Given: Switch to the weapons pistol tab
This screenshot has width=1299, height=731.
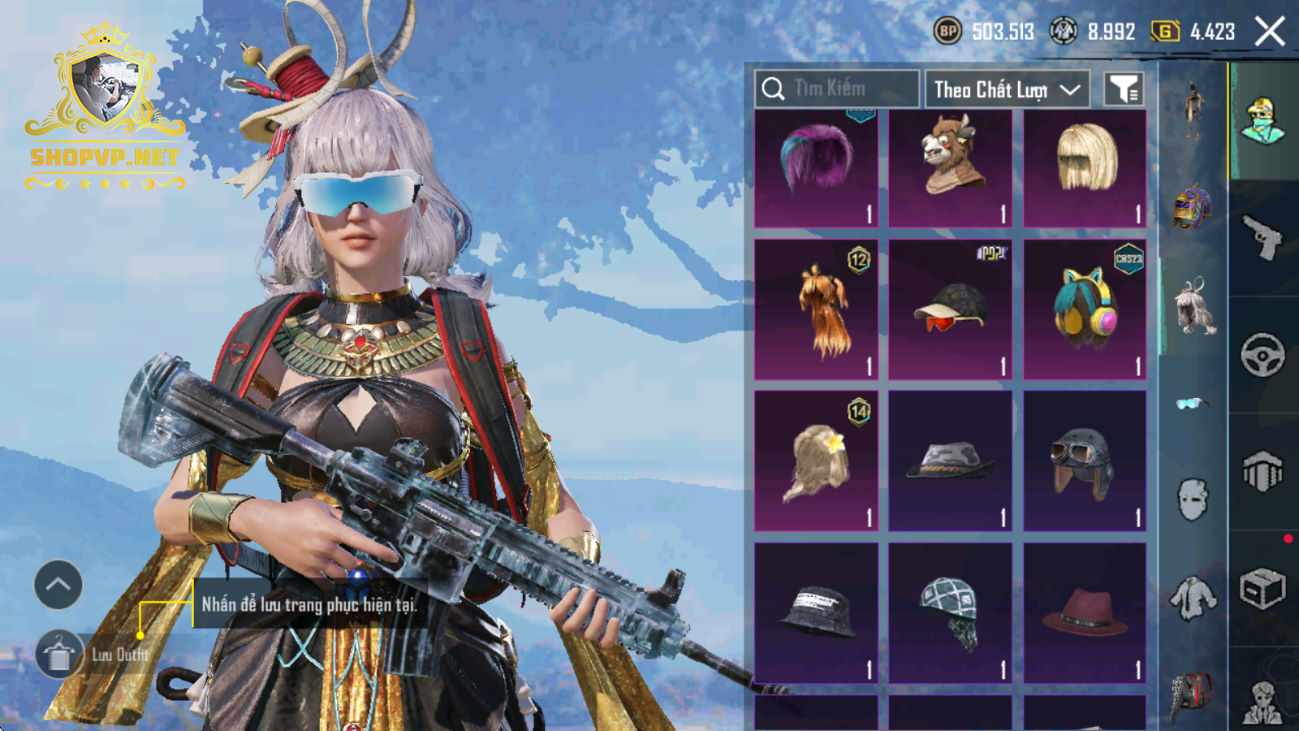Looking at the screenshot, I should (1262, 237).
